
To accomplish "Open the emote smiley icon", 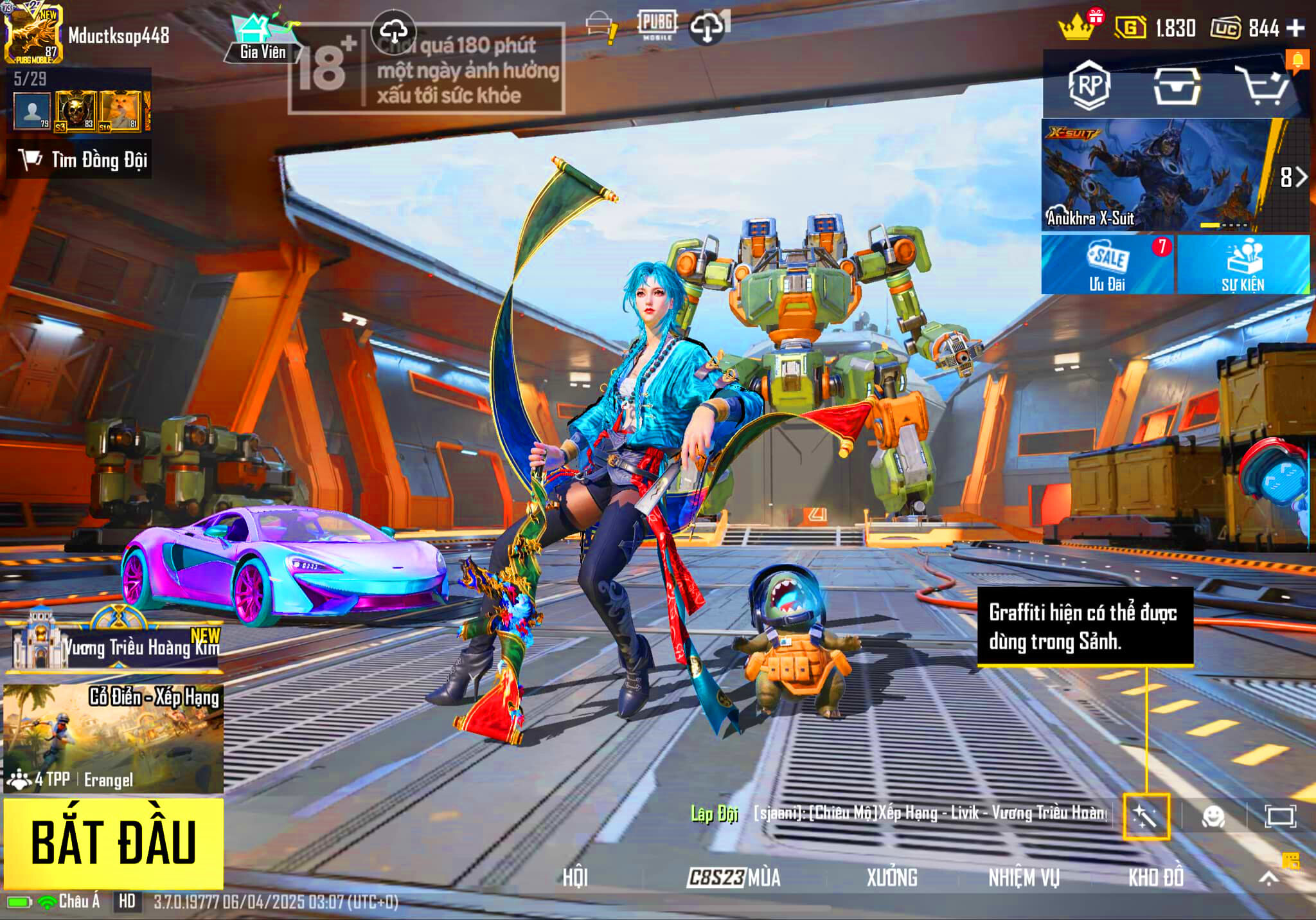I will click(x=1213, y=816).
